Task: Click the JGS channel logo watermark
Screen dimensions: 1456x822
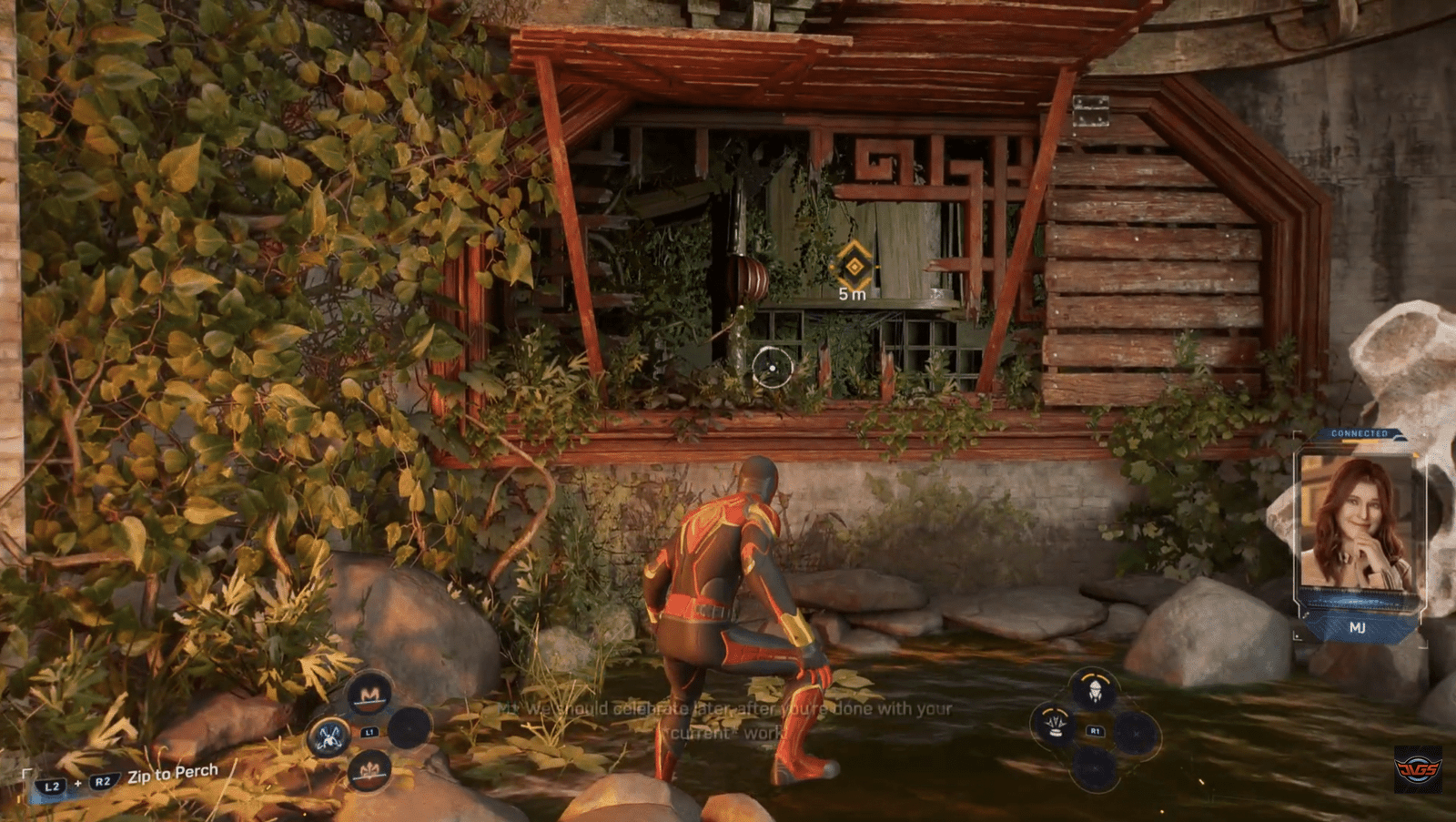Action: coord(1418,769)
